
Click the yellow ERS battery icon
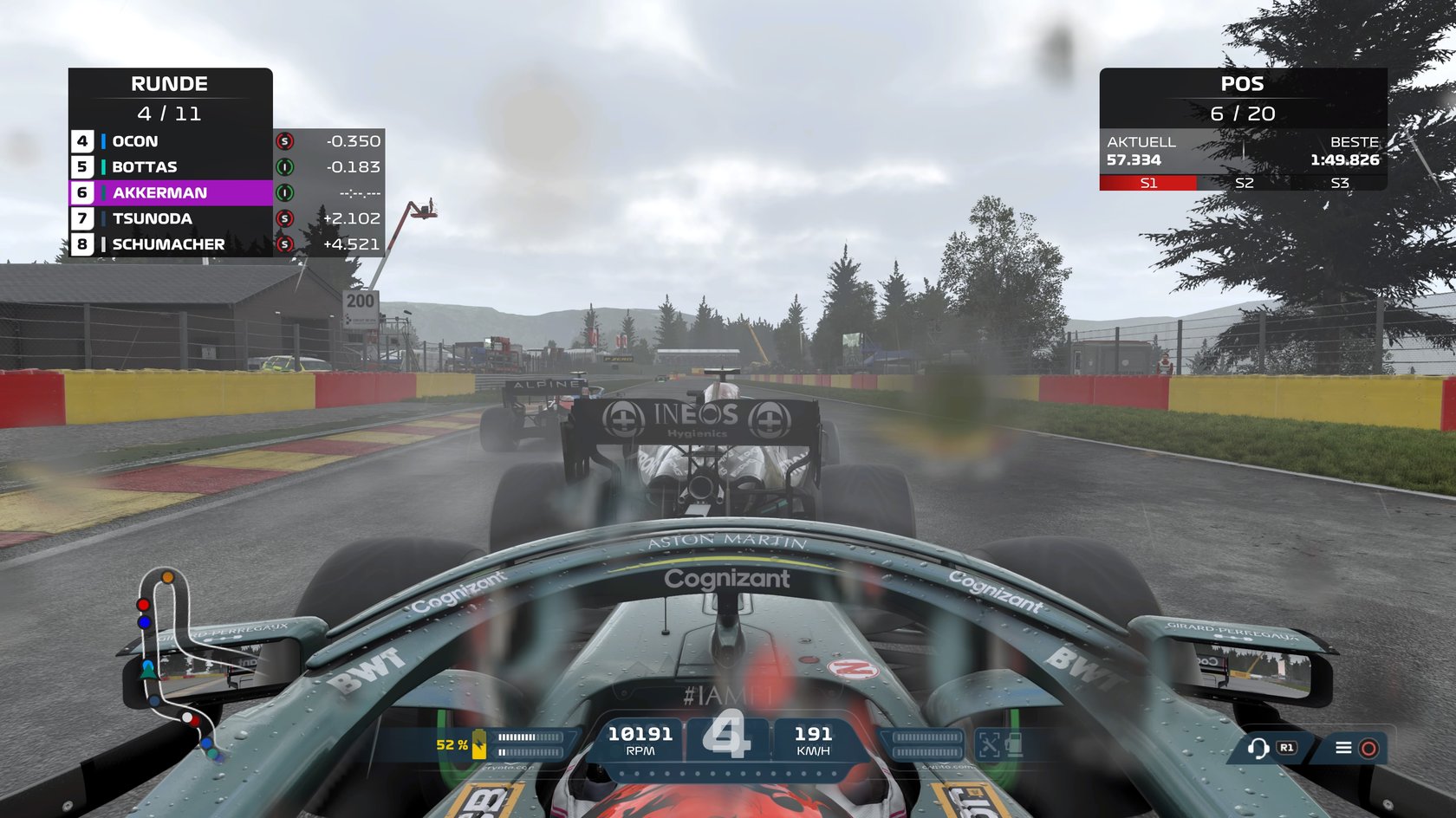(478, 746)
